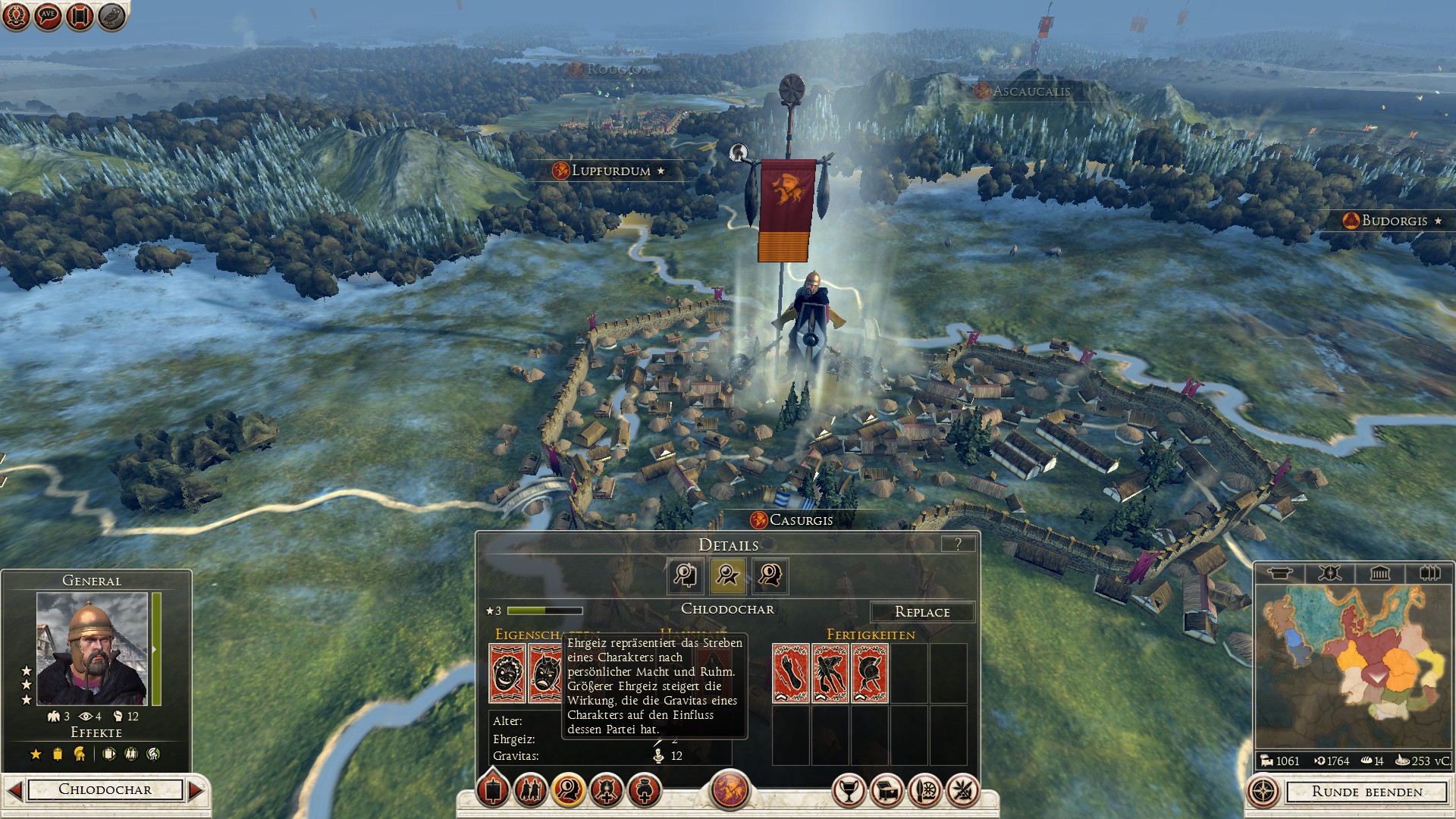The height and width of the screenshot is (819, 1456).
Task: Select the laughing mask trait card
Action: (x=507, y=673)
